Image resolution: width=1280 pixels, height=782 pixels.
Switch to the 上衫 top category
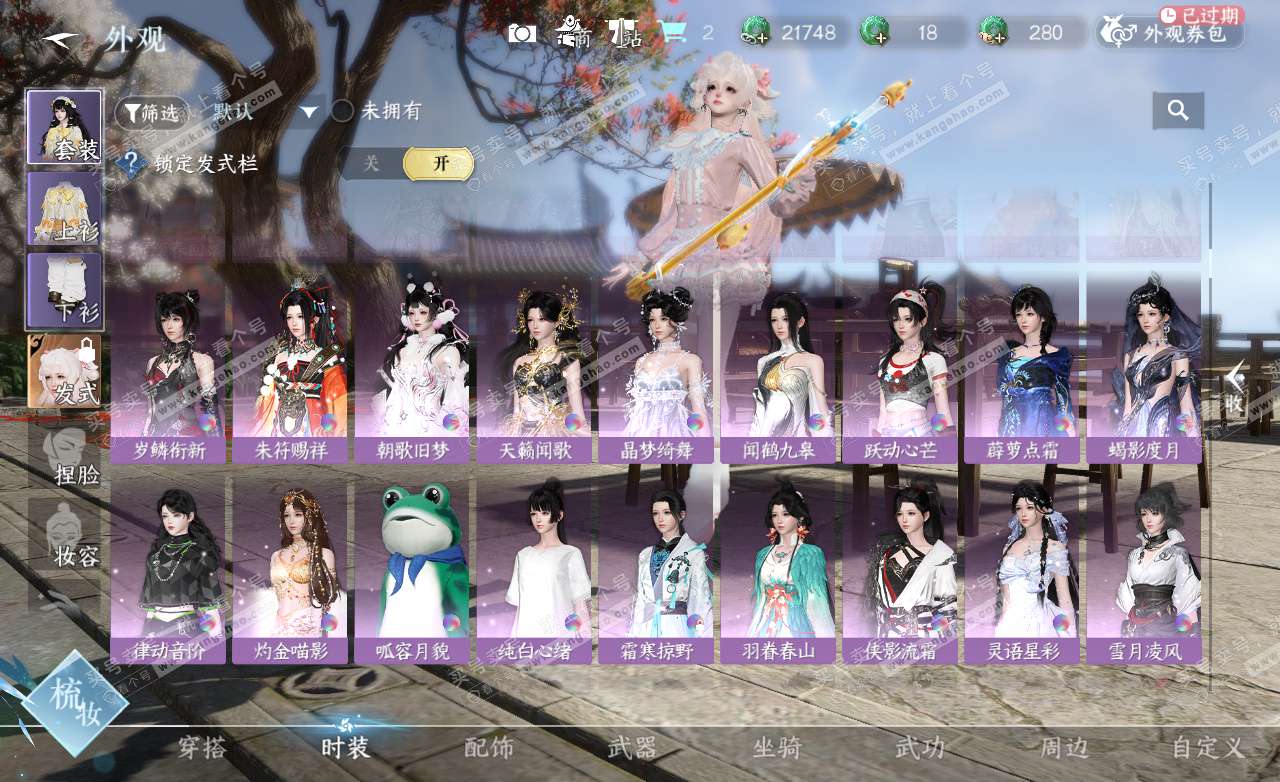tap(64, 208)
